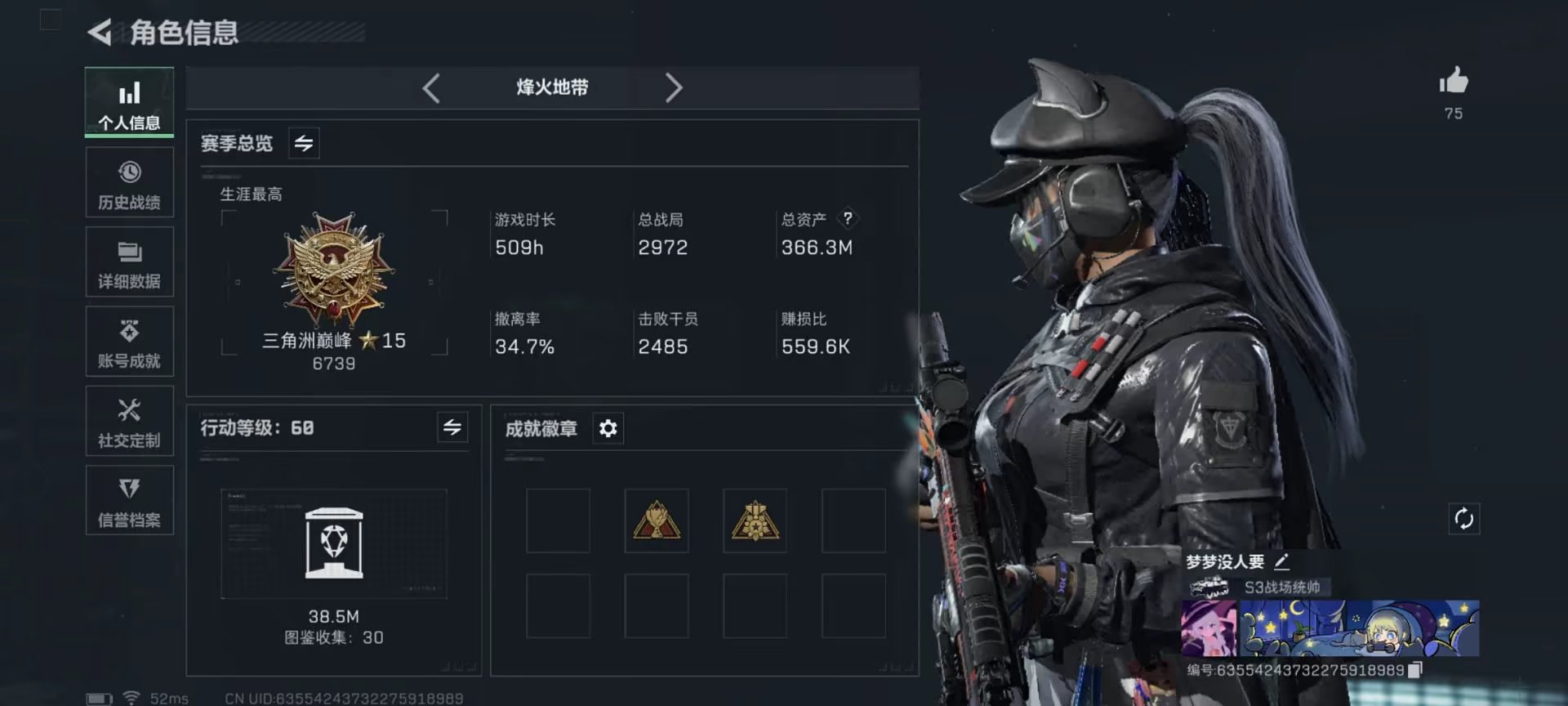Open 详细数据 in the sidebar
Viewport: 1568px width, 706px height.
click(x=129, y=261)
